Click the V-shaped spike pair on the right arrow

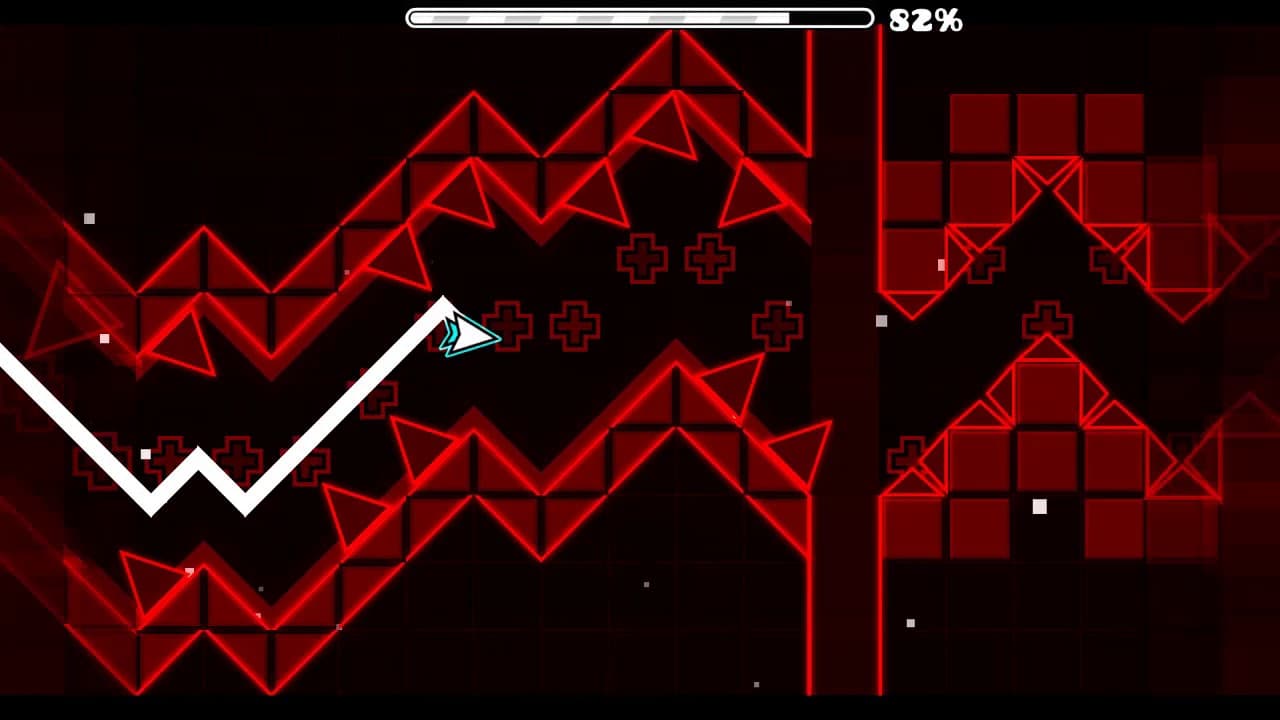click(x=1050, y=175)
